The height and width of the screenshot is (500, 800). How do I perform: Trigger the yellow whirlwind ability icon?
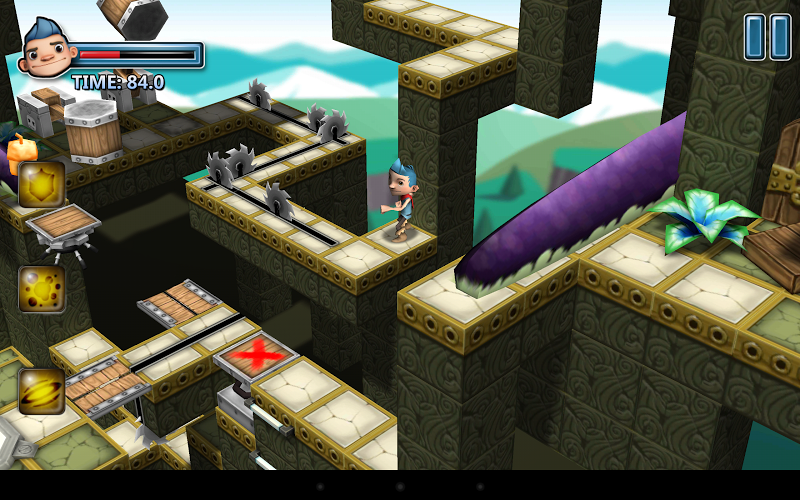coord(41,391)
